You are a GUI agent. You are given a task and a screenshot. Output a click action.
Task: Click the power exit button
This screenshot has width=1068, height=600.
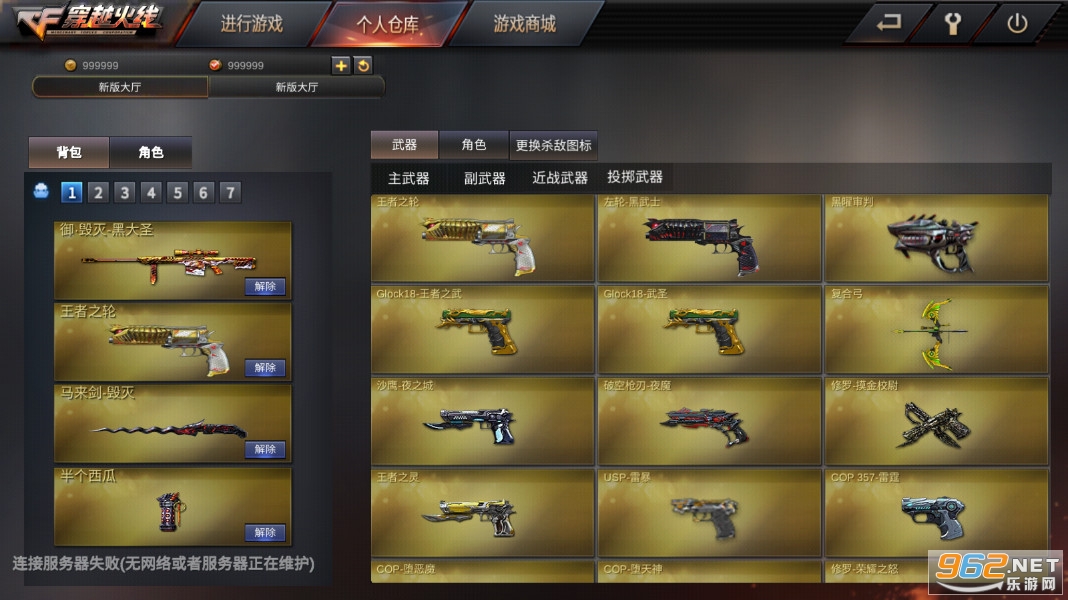[x=1017, y=23]
